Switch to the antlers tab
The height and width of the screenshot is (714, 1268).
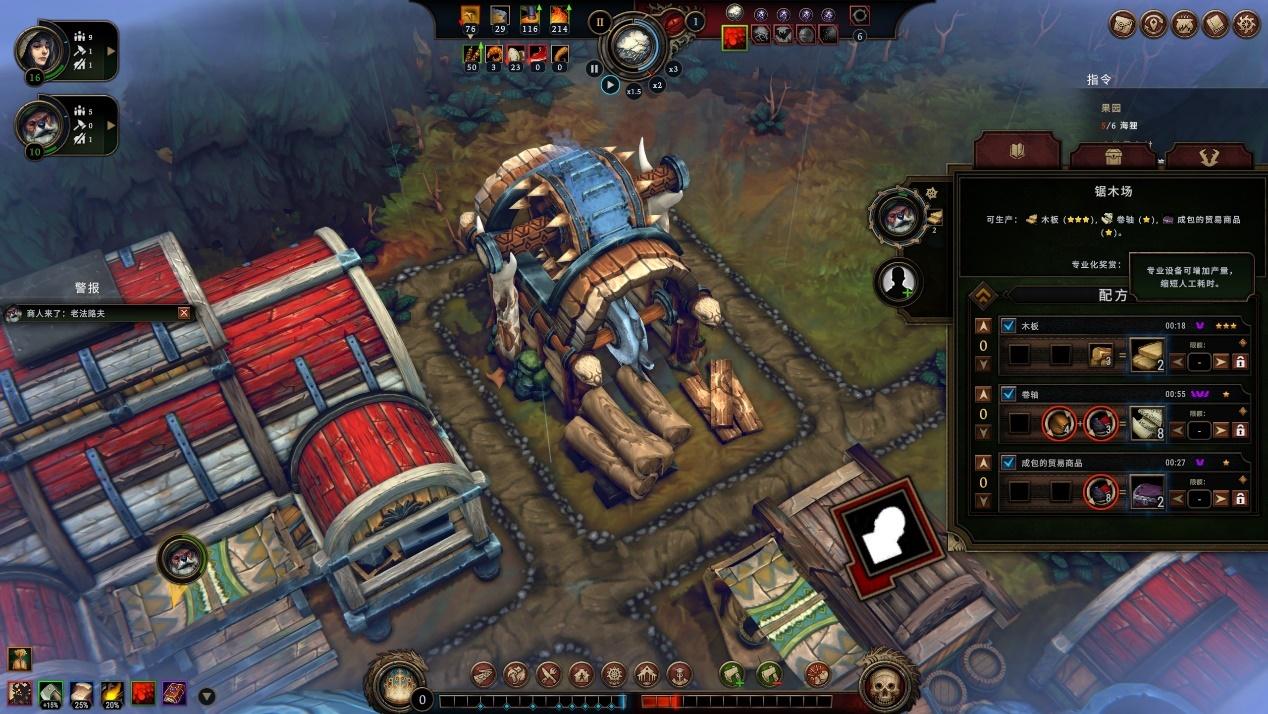coord(1209,155)
